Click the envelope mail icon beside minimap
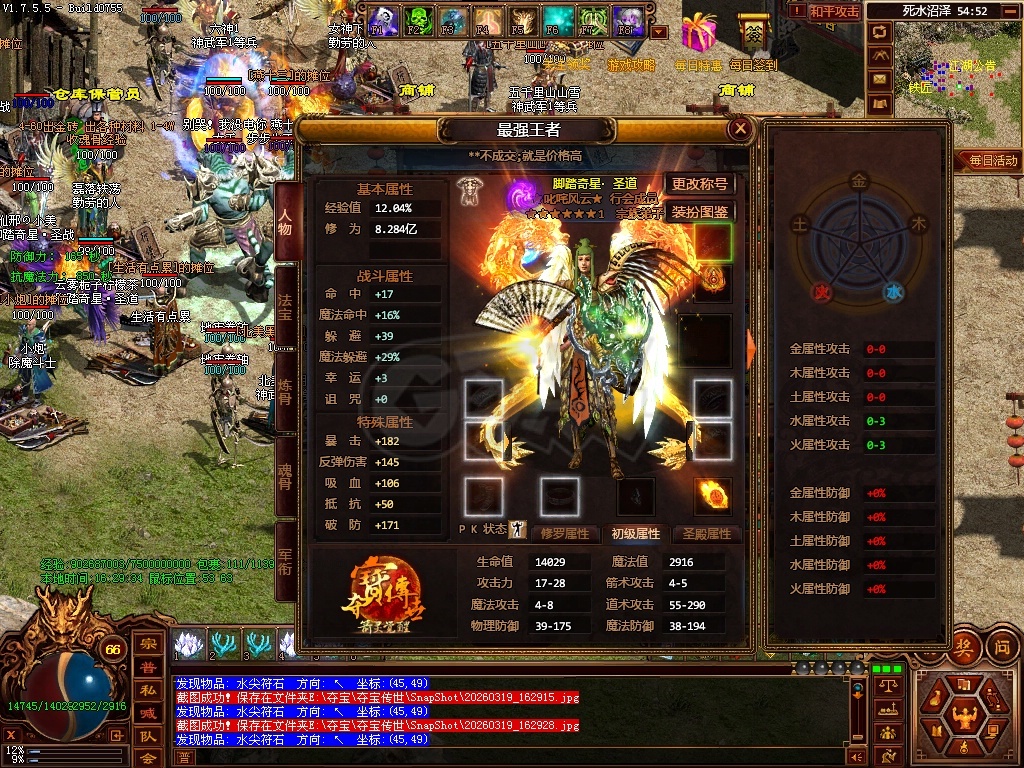The height and width of the screenshot is (768, 1024). pyautogui.click(x=880, y=79)
